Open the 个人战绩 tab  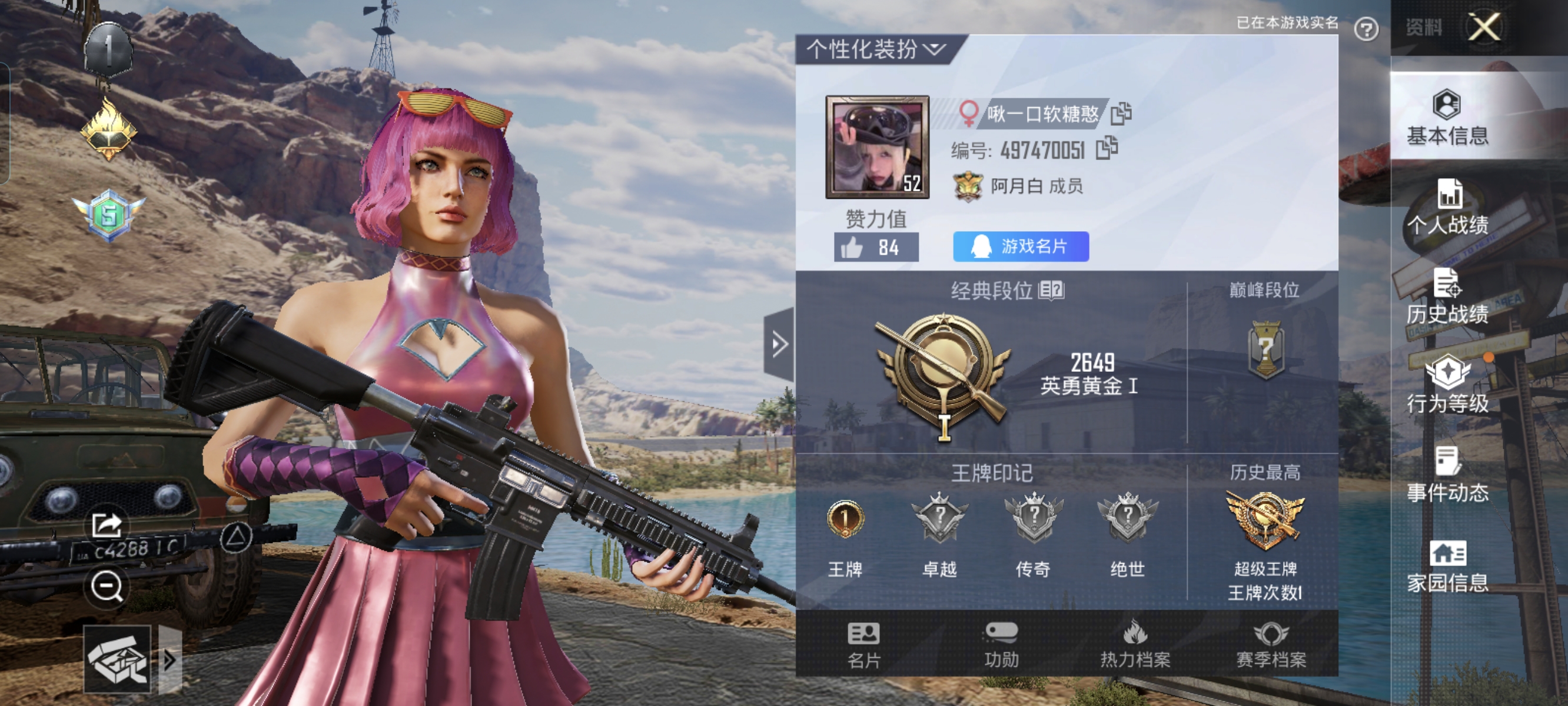click(x=1447, y=207)
